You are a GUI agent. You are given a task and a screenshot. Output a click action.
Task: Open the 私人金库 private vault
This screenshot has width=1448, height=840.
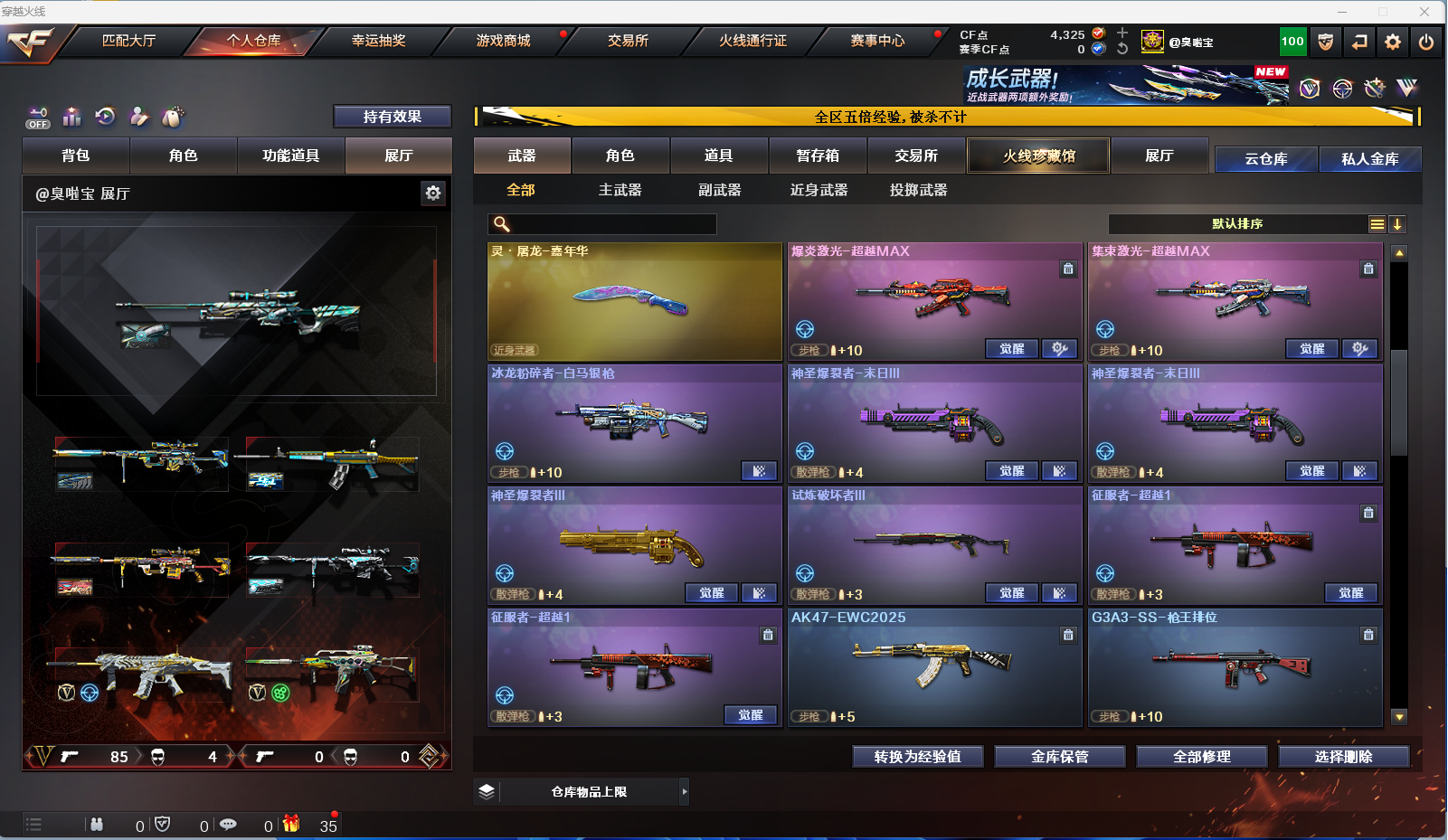point(1369,159)
